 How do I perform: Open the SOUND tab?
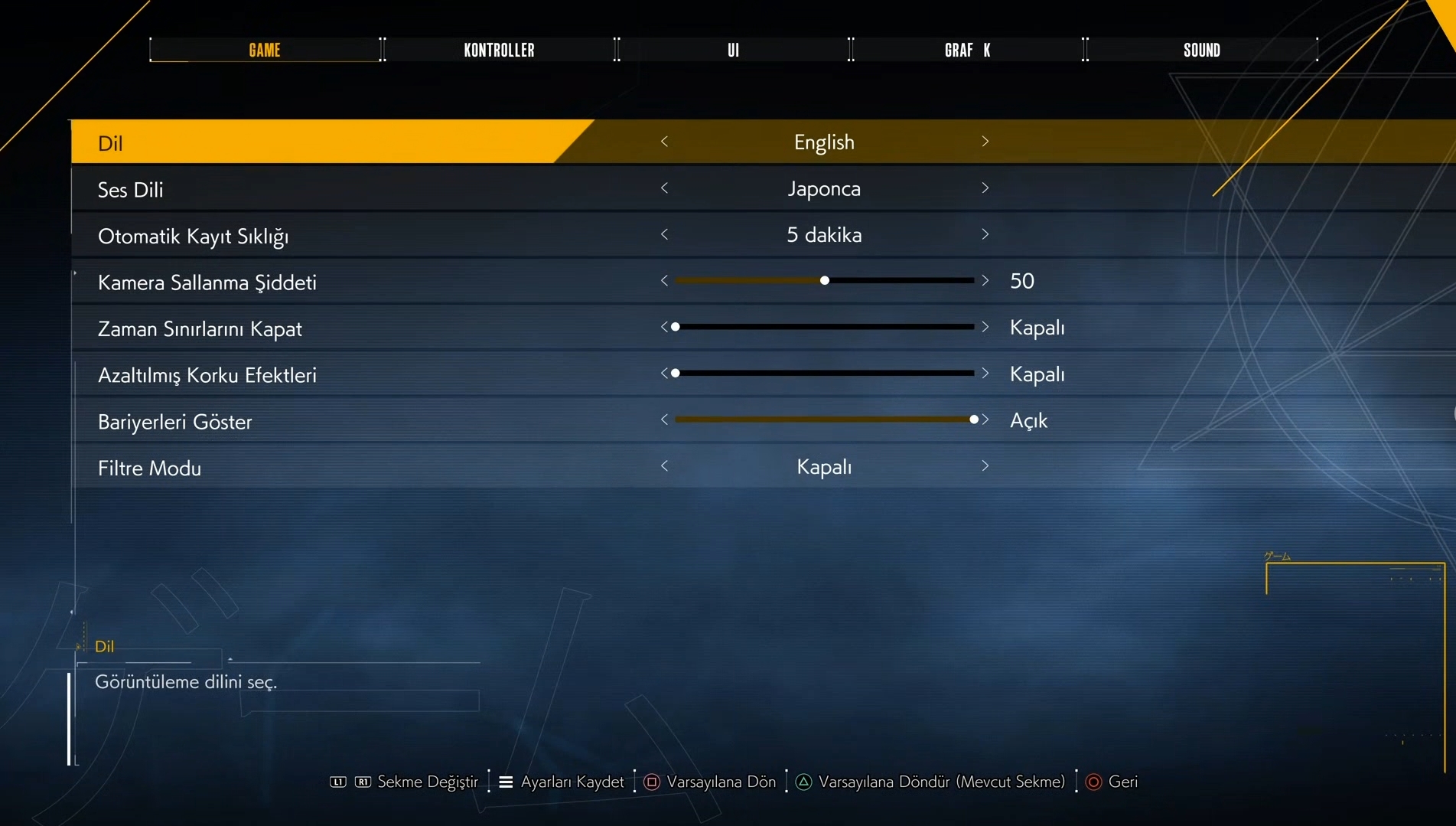point(1201,51)
